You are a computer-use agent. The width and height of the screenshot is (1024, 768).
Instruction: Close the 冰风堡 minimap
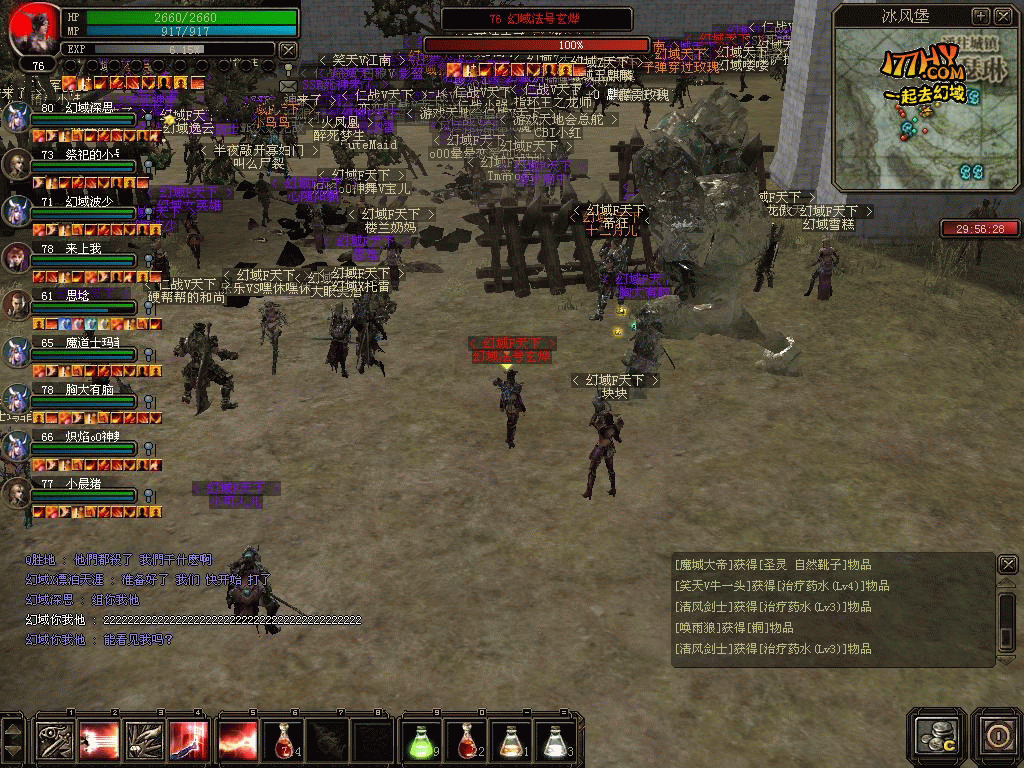[1003, 16]
